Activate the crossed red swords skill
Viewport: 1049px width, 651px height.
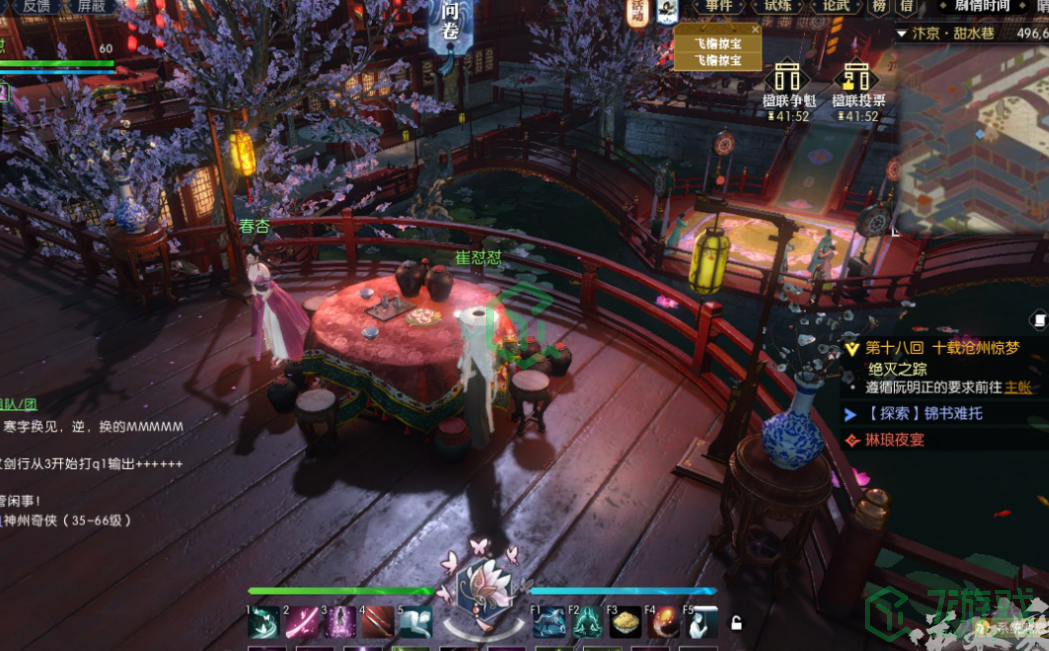[x=378, y=622]
